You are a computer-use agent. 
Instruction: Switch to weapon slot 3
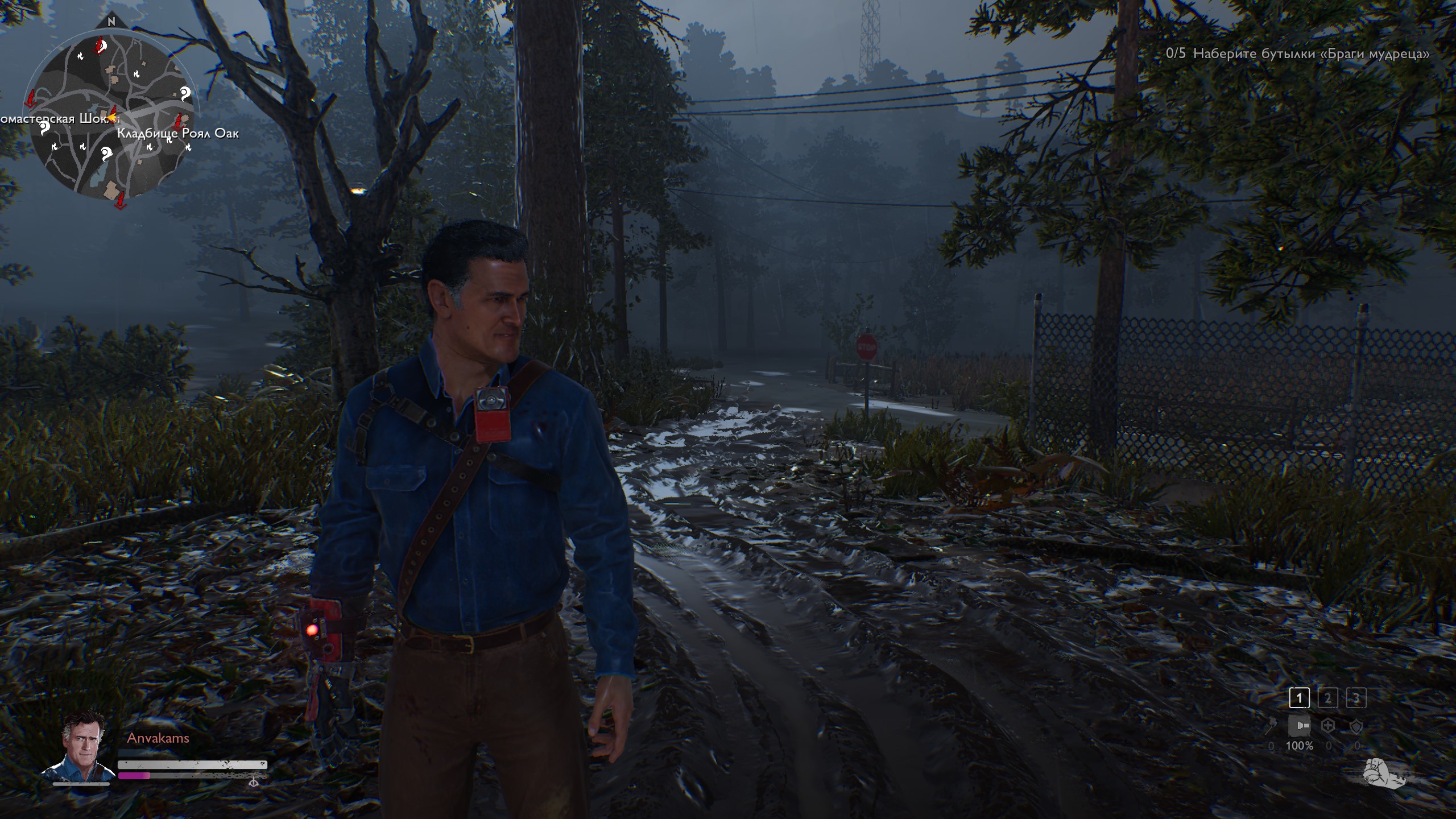coord(1356,698)
